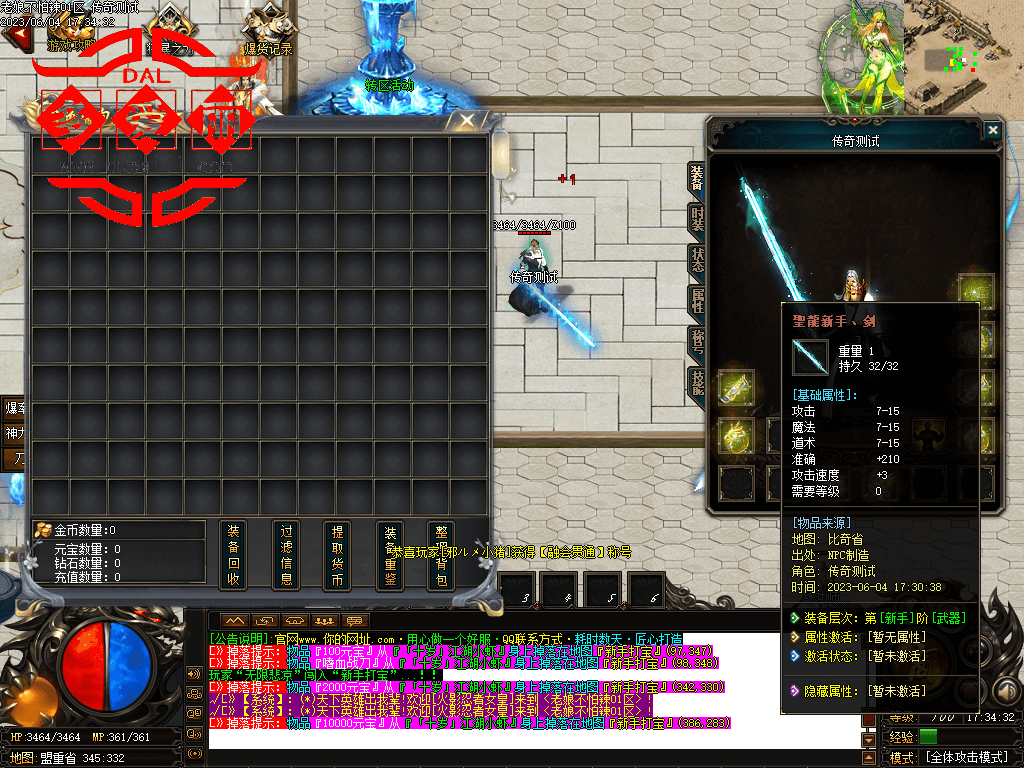
Task: Open the 技能 skills tab
Action: click(x=697, y=381)
